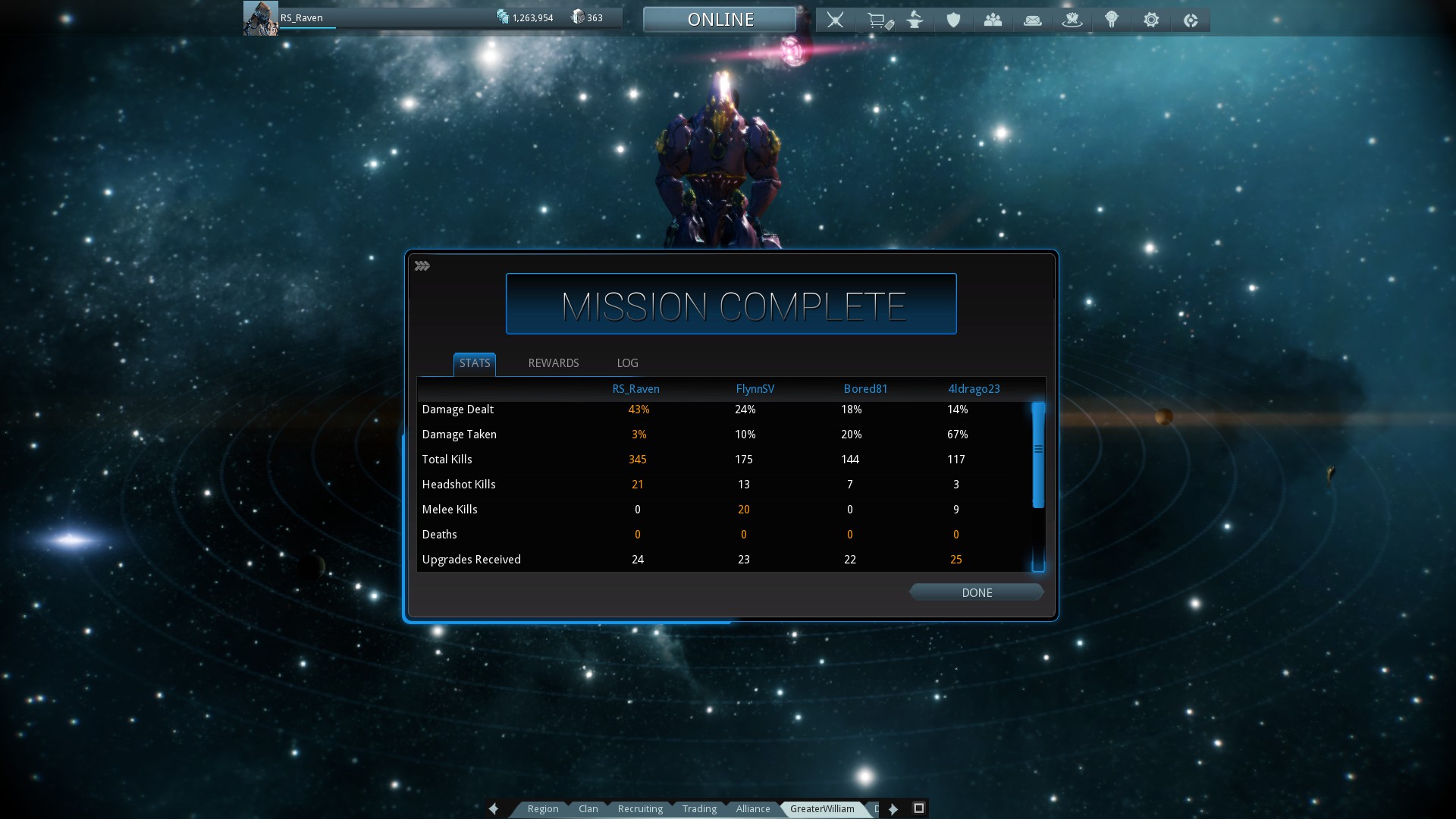
Task: Switch to the Clan chat tab
Action: pyautogui.click(x=588, y=808)
